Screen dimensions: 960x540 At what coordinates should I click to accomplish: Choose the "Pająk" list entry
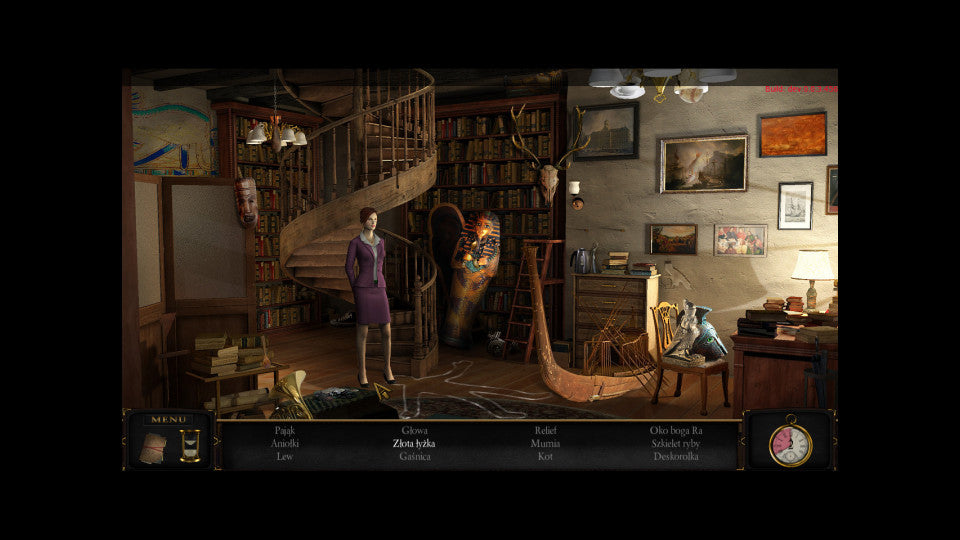click(x=284, y=430)
